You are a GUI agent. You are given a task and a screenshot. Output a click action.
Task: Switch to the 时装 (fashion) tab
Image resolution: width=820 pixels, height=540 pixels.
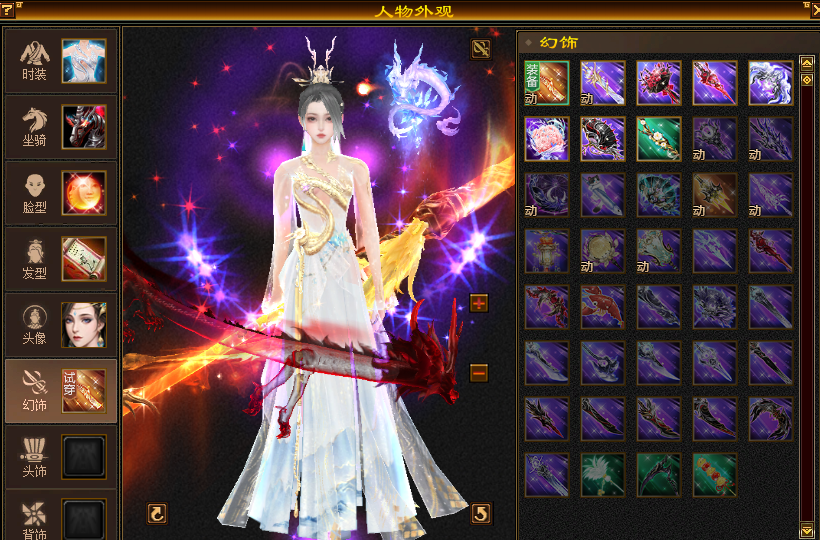click(x=60, y=60)
